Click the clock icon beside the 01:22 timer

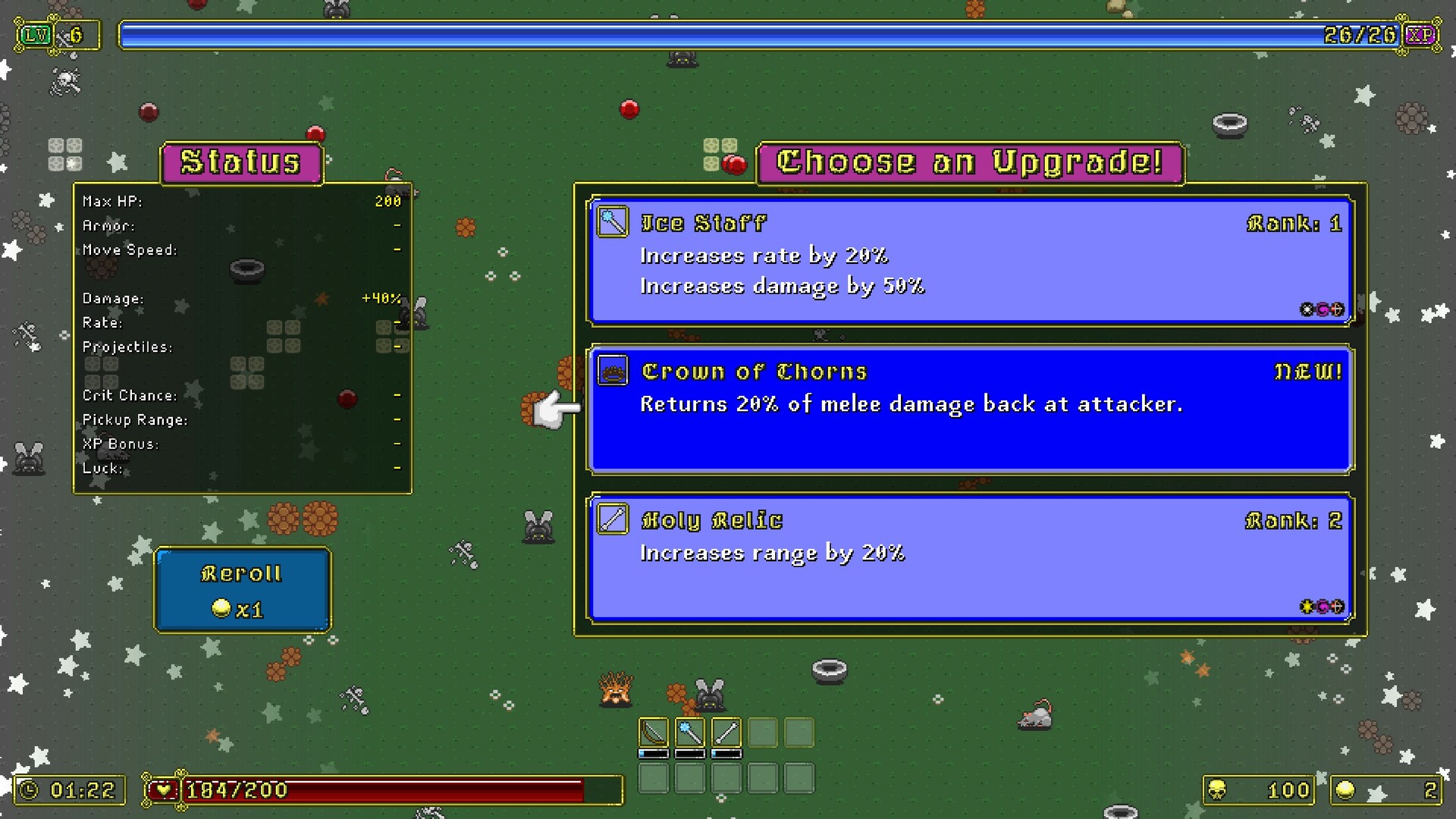(x=30, y=789)
